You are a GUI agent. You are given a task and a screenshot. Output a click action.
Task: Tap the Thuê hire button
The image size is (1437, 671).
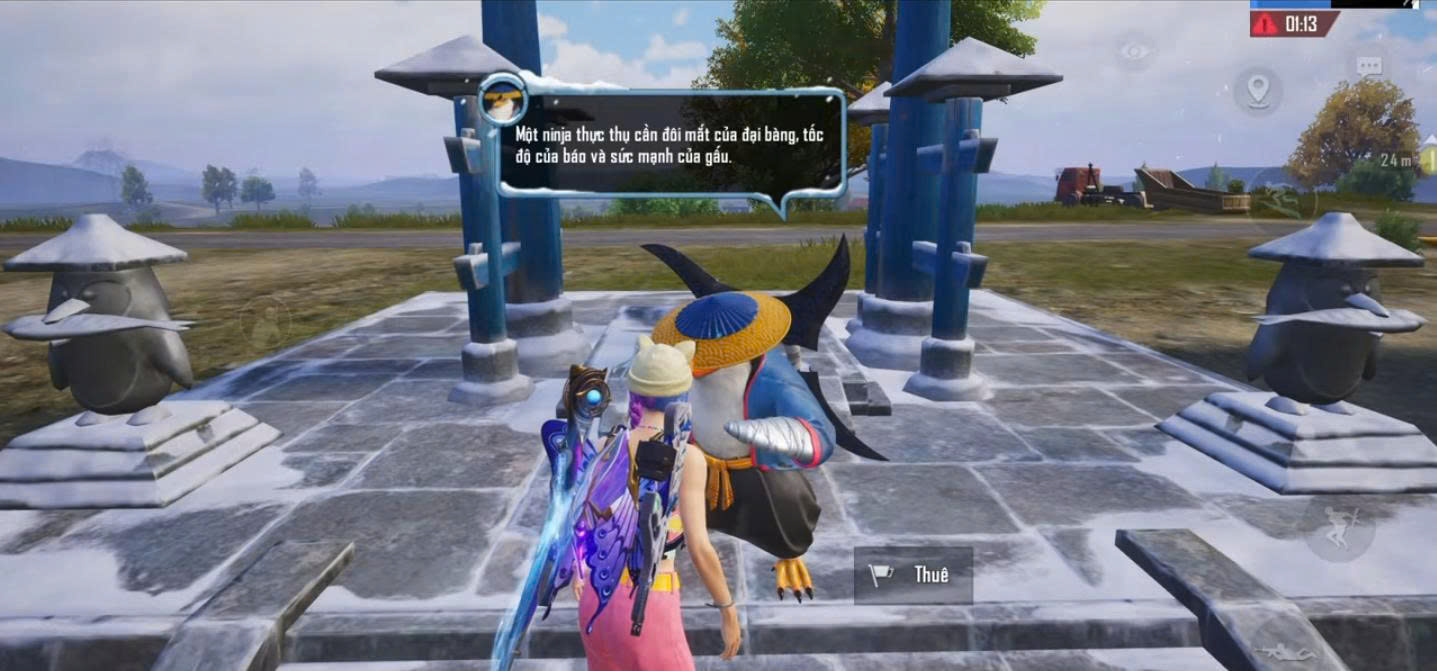click(913, 575)
